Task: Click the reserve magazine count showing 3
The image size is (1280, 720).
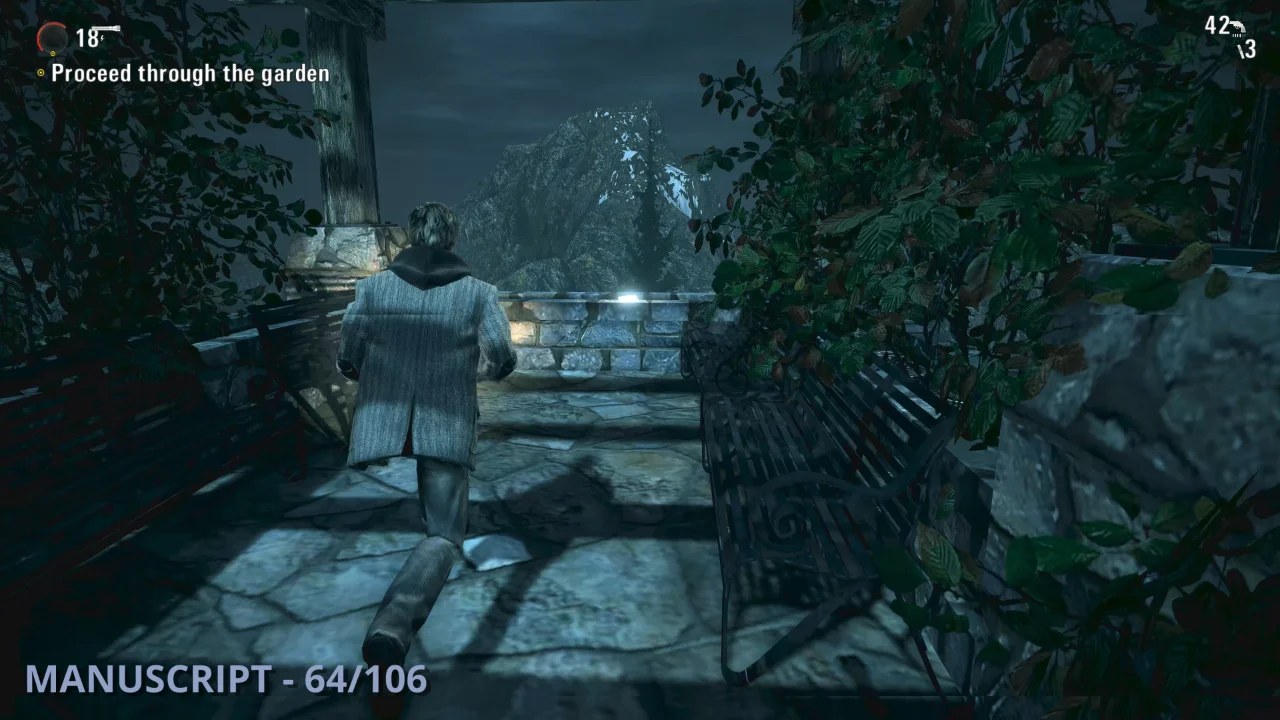Action: pyautogui.click(x=1250, y=49)
